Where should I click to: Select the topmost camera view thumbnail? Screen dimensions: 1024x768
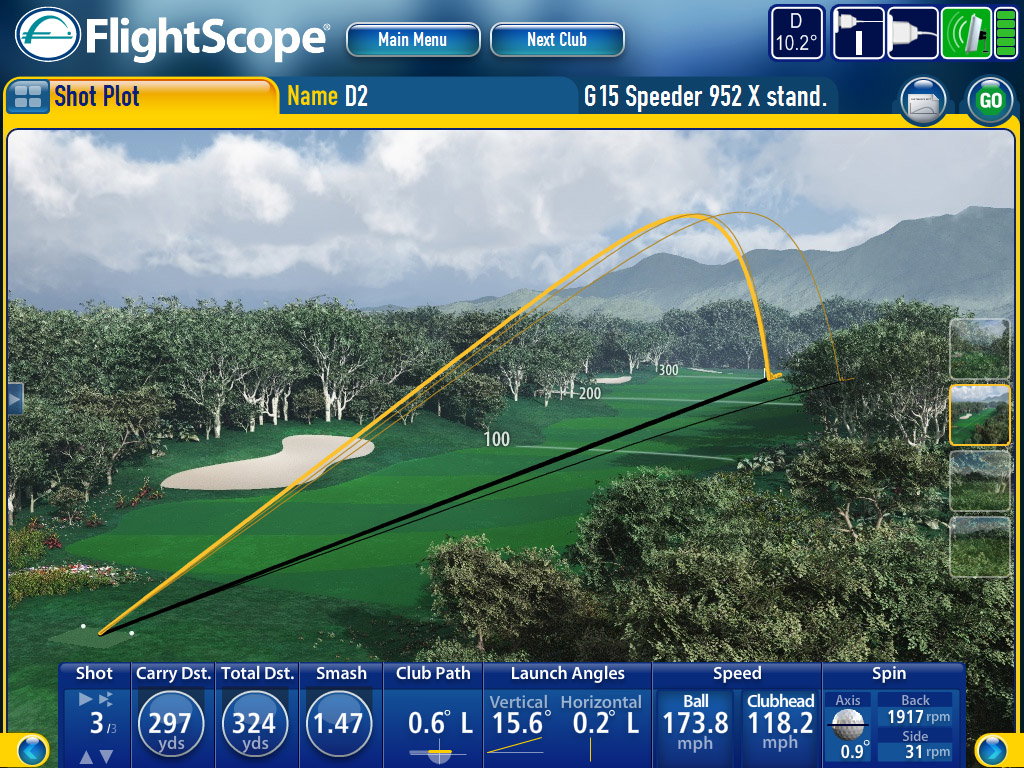coord(979,348)
